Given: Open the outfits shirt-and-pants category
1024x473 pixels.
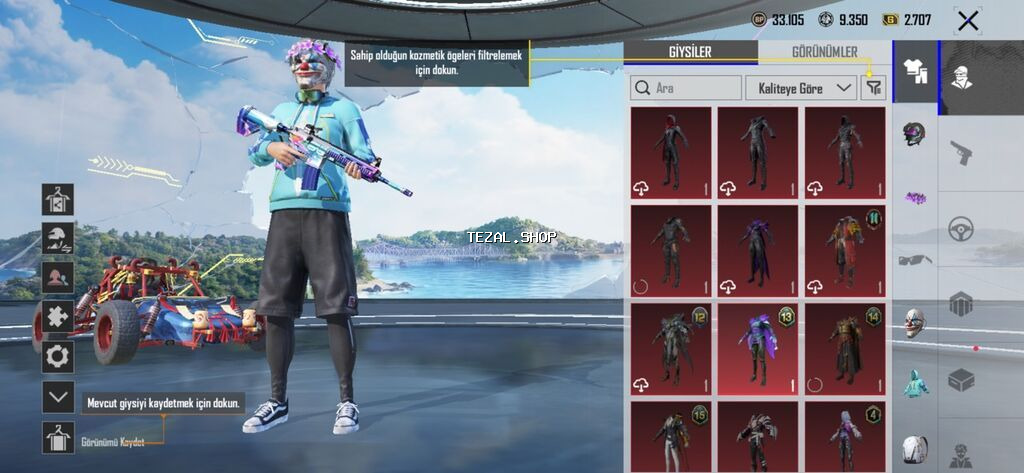Looking at the screenshot, I should click(914, 70).
